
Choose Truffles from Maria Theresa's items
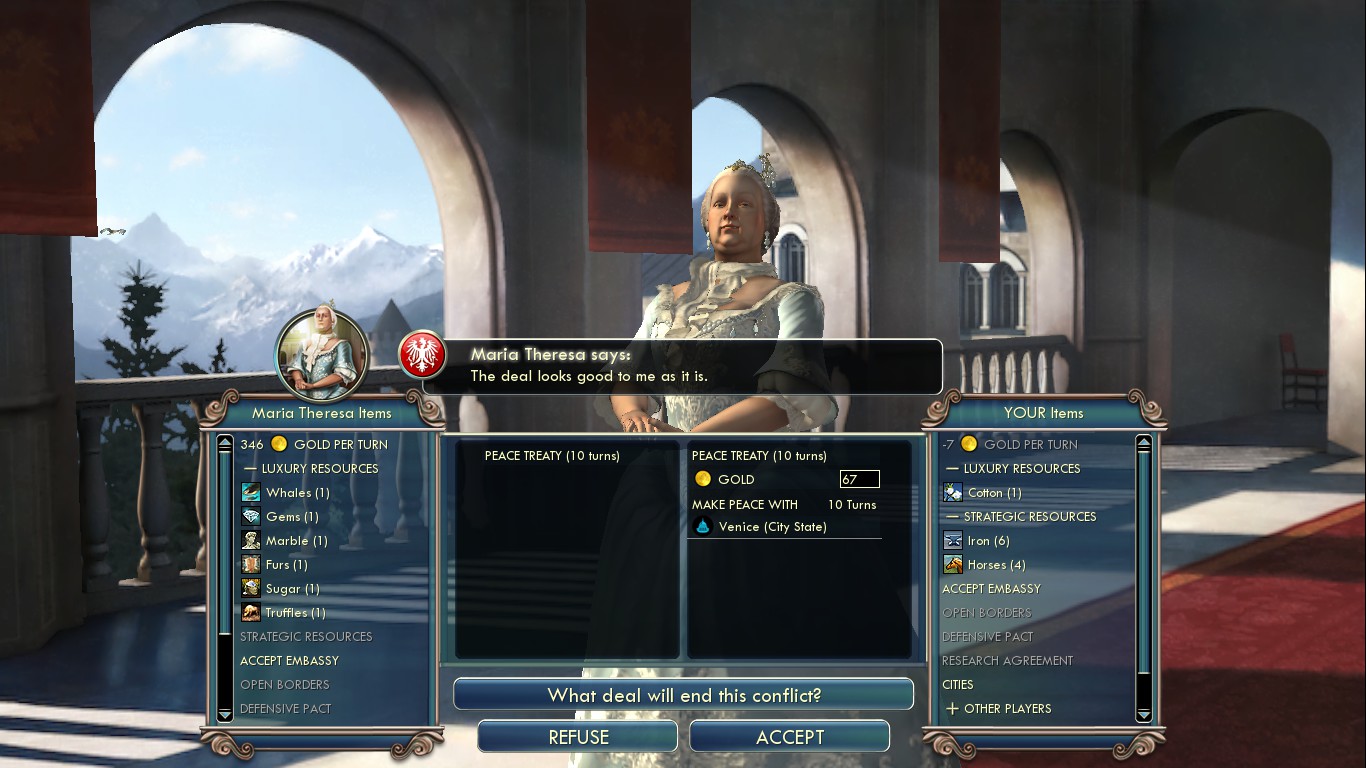(295, 612)
